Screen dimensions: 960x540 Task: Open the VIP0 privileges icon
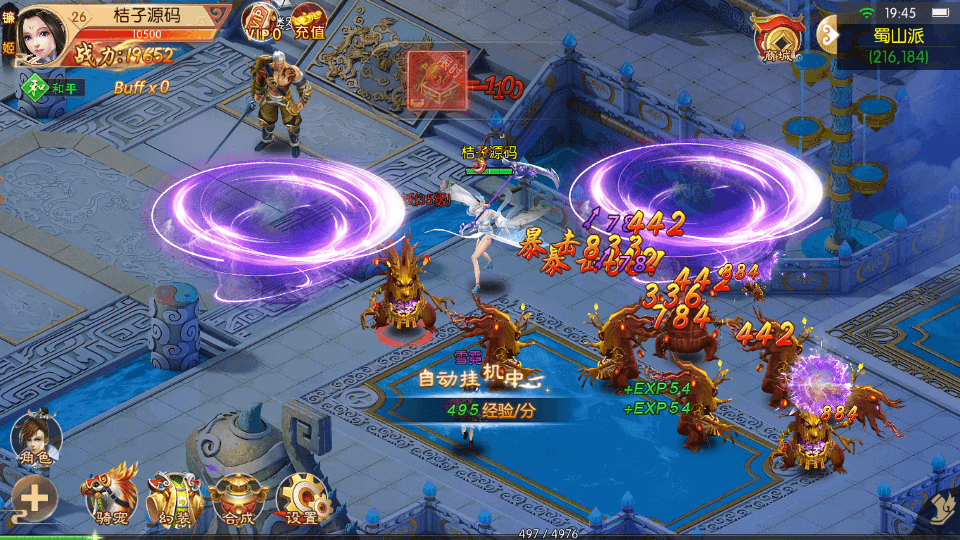[263, 22]
